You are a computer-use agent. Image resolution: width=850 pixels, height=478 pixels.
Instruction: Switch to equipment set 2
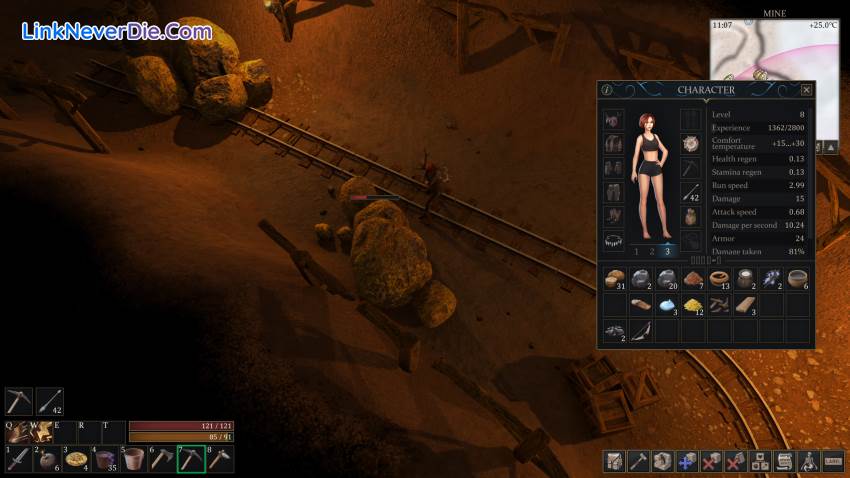coord(652,251)
